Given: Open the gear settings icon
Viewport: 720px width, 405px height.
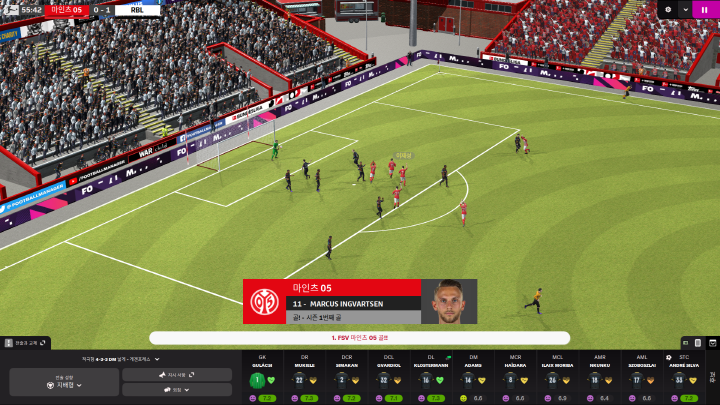Looking at the screenshot, I should (x=668, y=9).
